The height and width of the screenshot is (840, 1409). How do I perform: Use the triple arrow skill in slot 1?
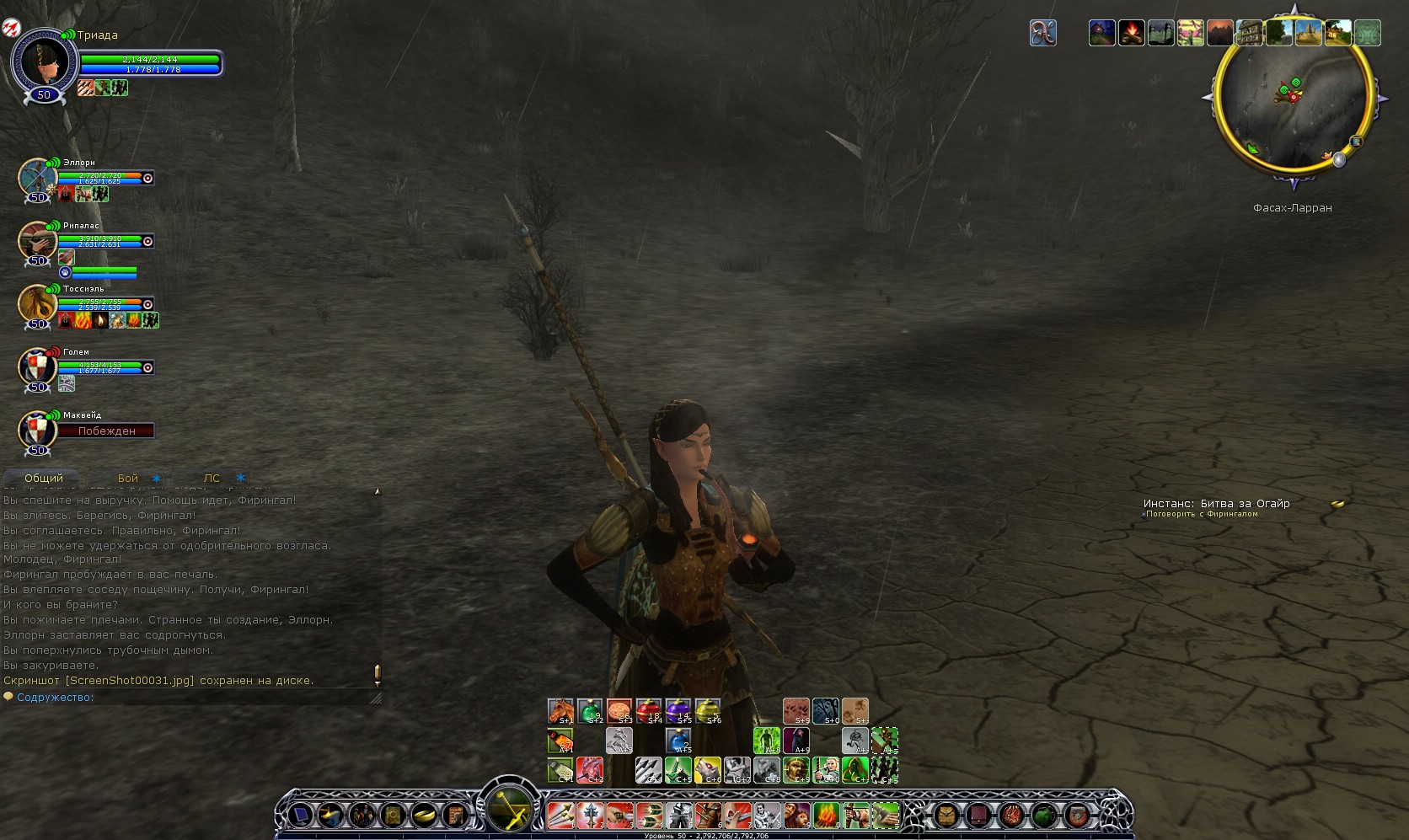click(x=560, y=815)
